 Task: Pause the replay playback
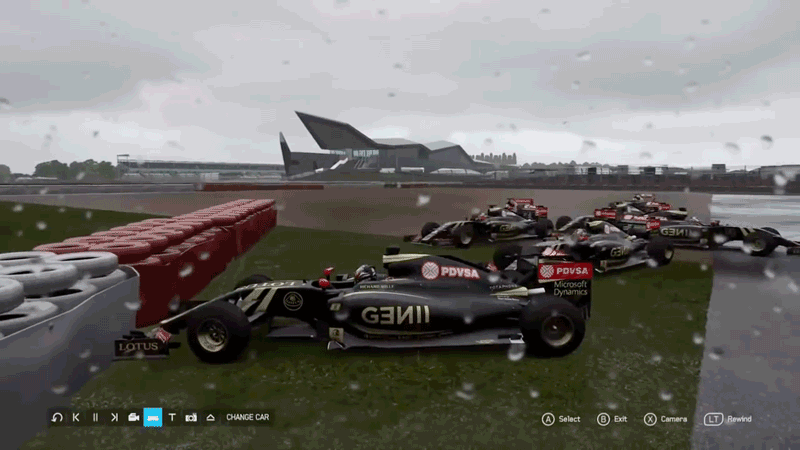coord(95,417)
